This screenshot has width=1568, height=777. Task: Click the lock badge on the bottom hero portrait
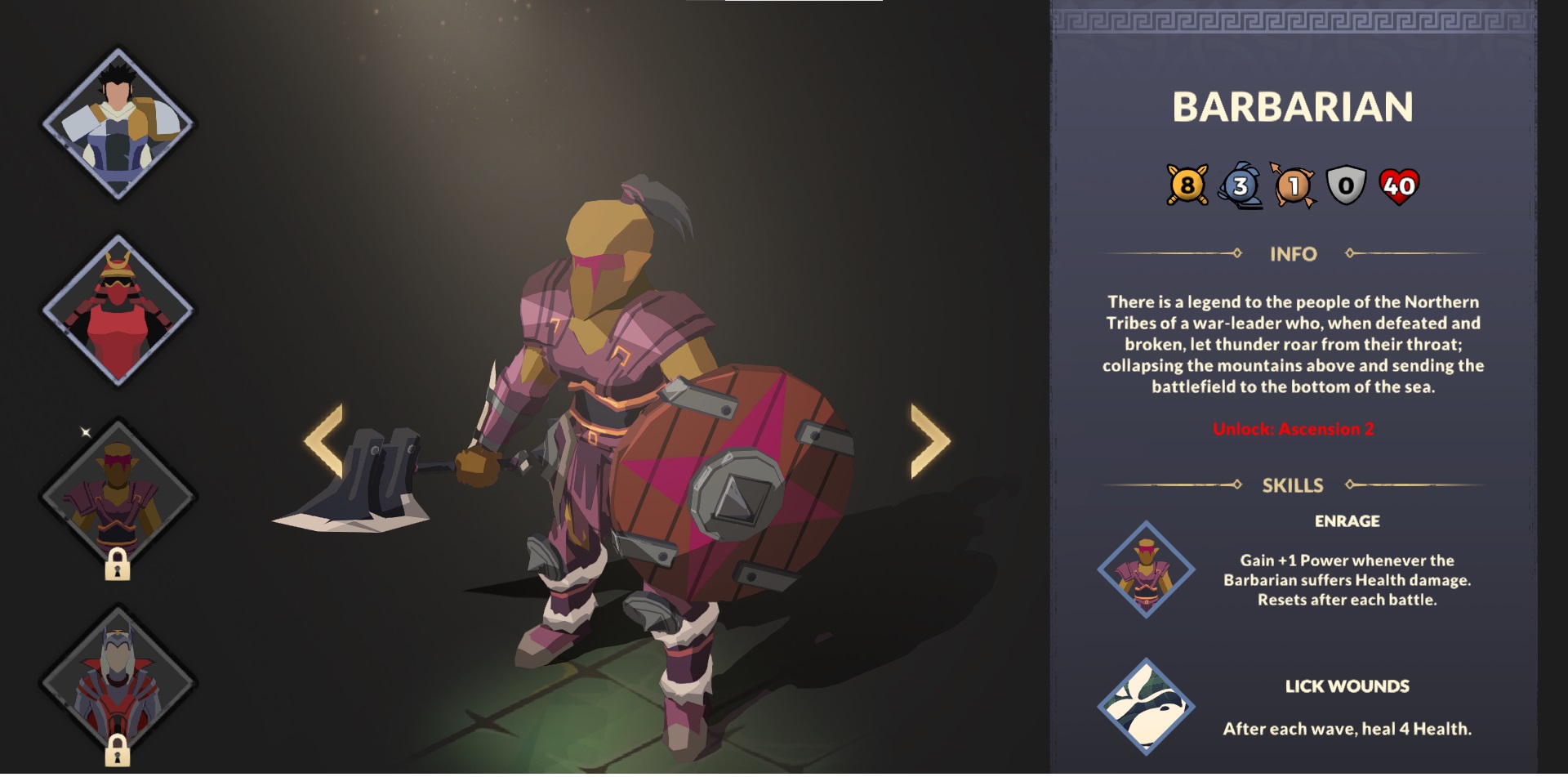point(117,752)
